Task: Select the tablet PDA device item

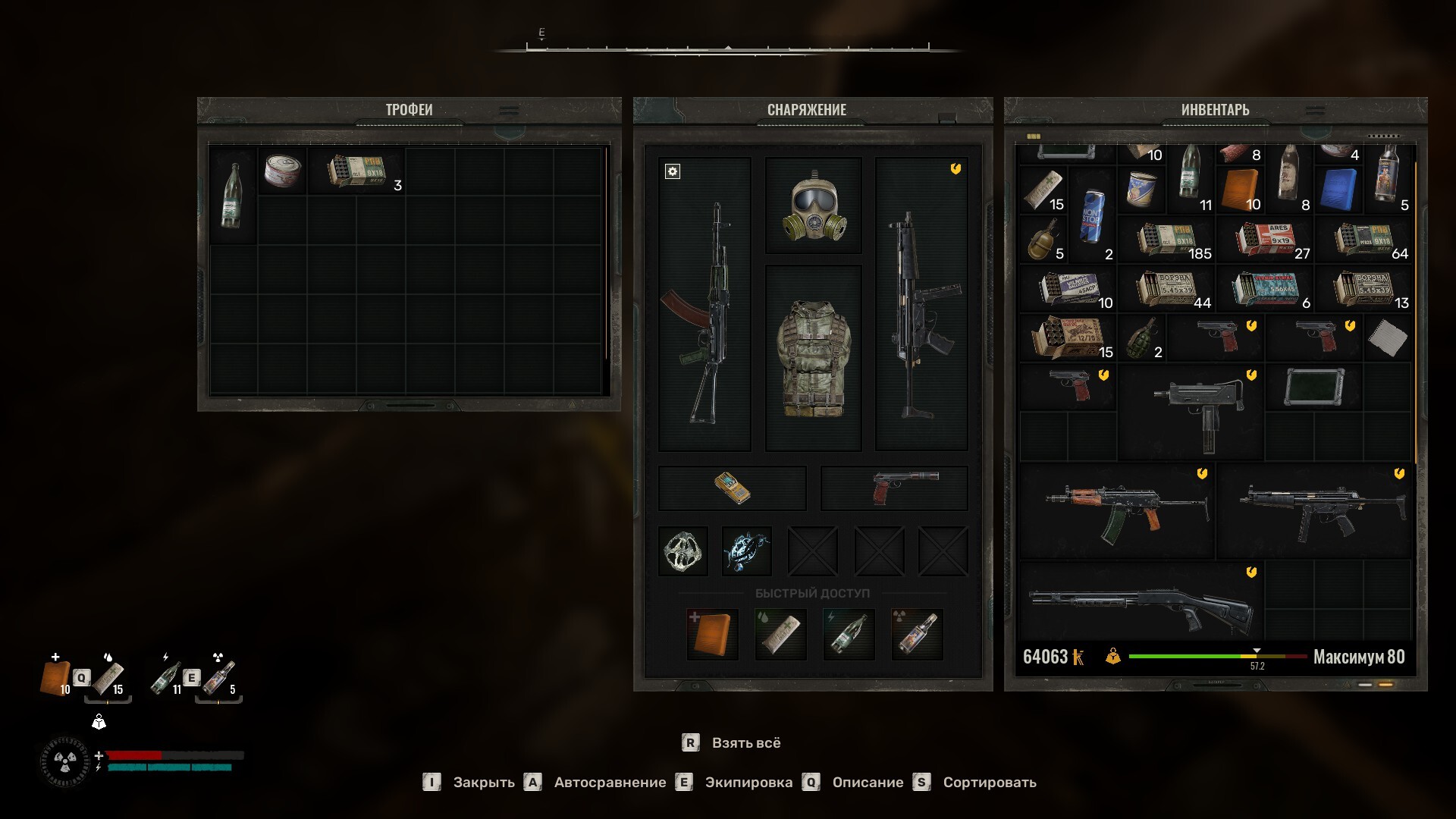Action: pyautogui.click(x=1313, y=387)
